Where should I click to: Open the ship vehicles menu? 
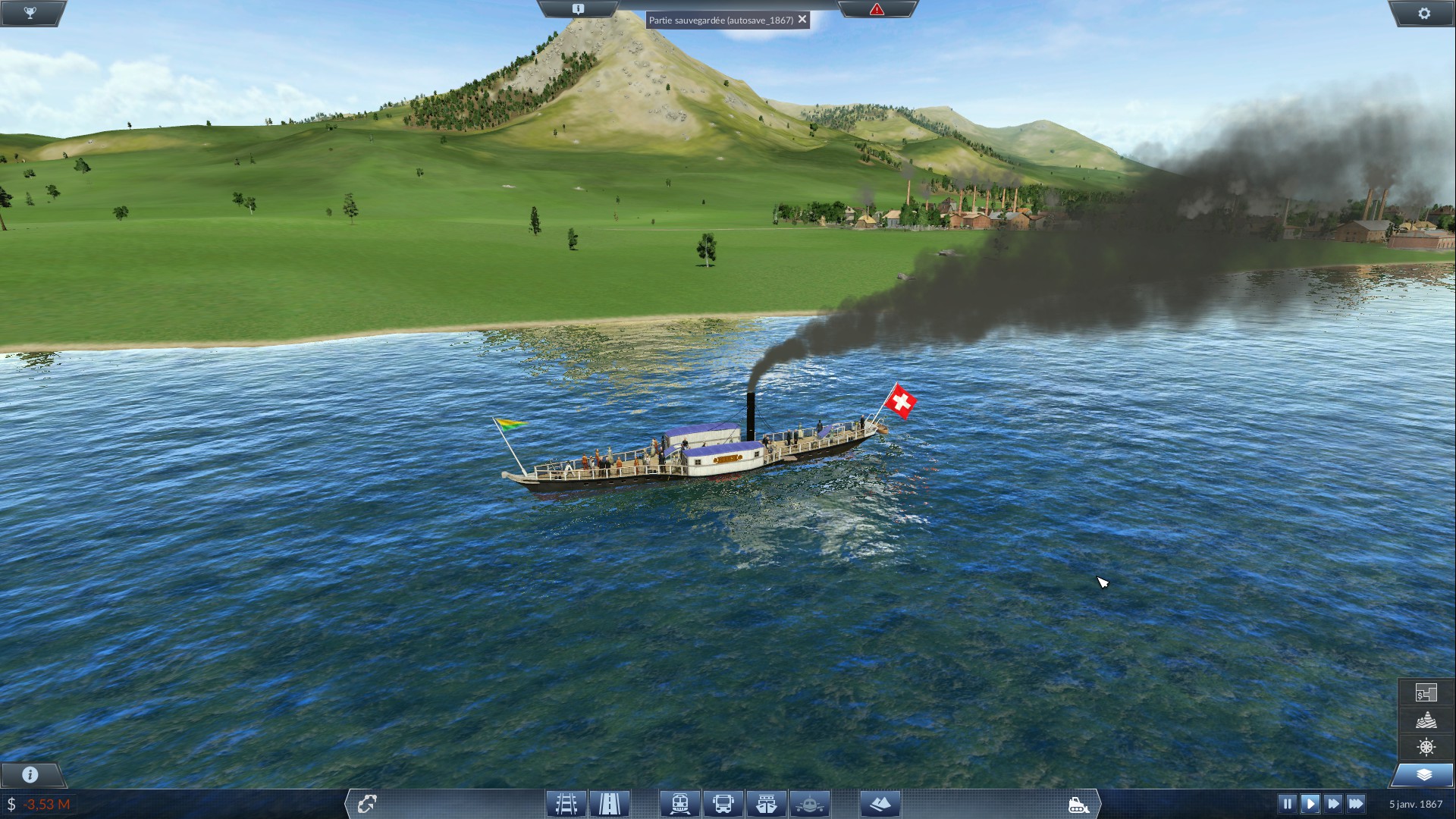pos(767,803)
